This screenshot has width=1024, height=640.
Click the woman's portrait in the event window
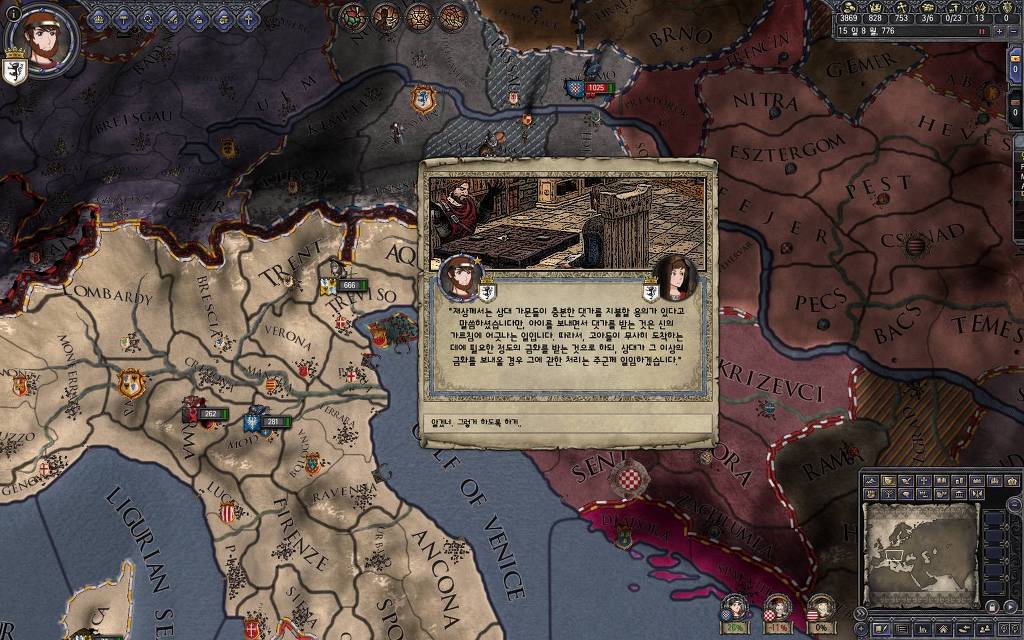(676, 276)
